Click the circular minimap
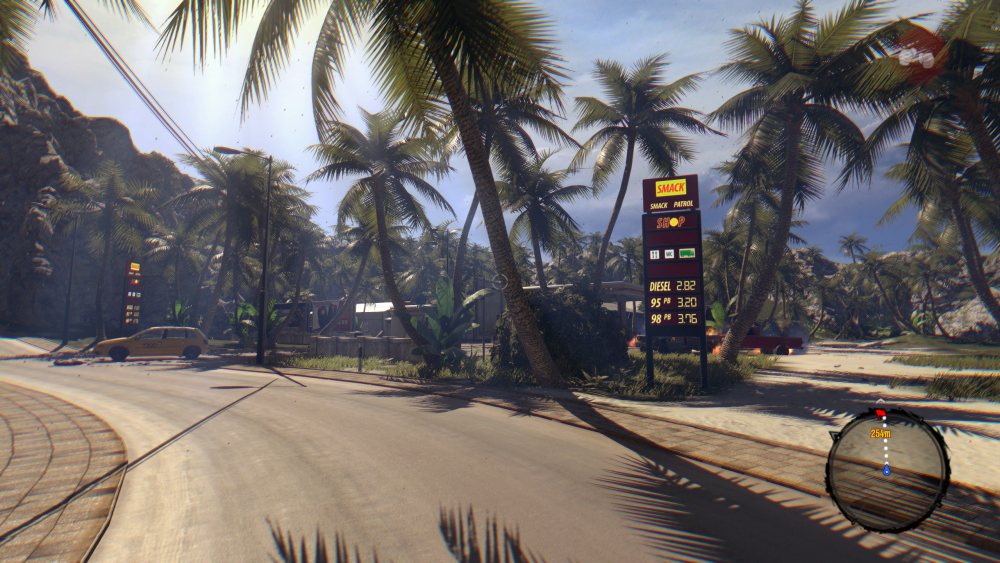 pyautogui.click(x=887, y=469)
